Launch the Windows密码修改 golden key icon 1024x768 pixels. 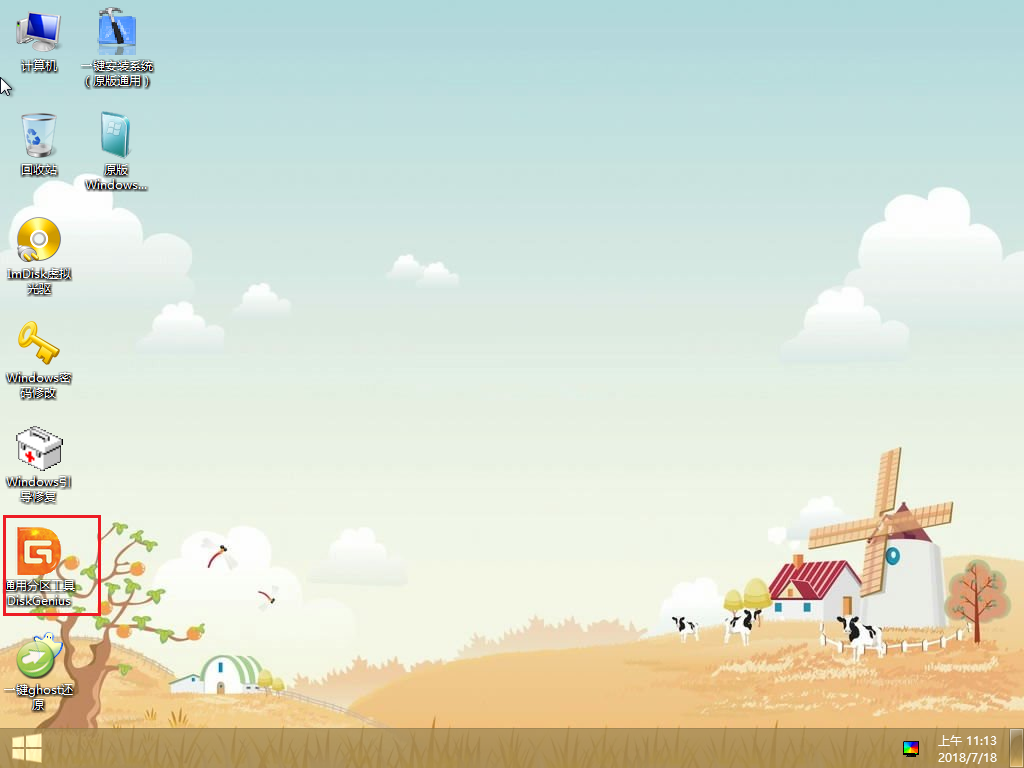pyautogui.click(x=39, y=344)
